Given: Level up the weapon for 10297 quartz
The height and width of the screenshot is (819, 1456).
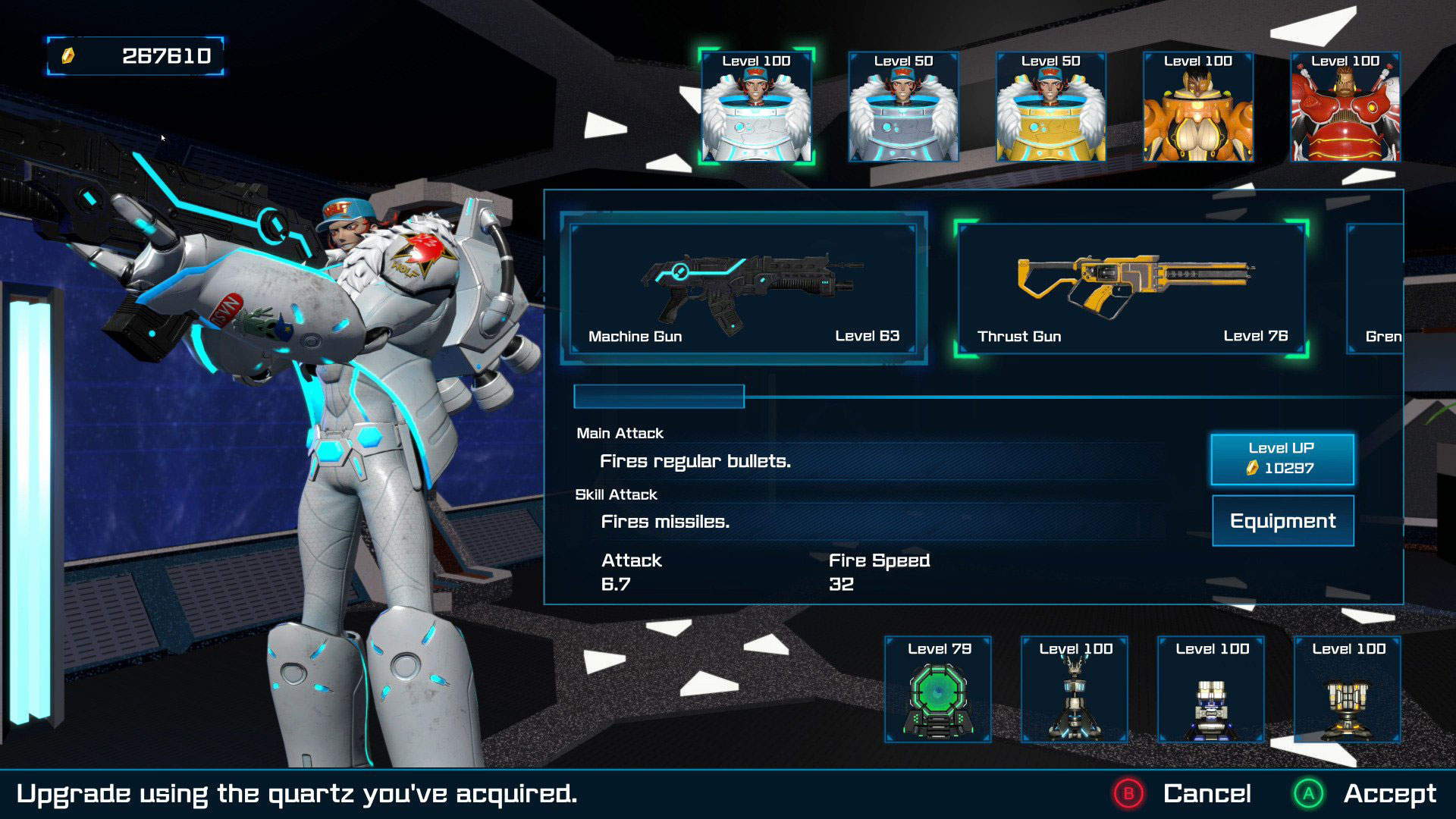Looking at the screenshot, I should click(x=1282, y=459).
